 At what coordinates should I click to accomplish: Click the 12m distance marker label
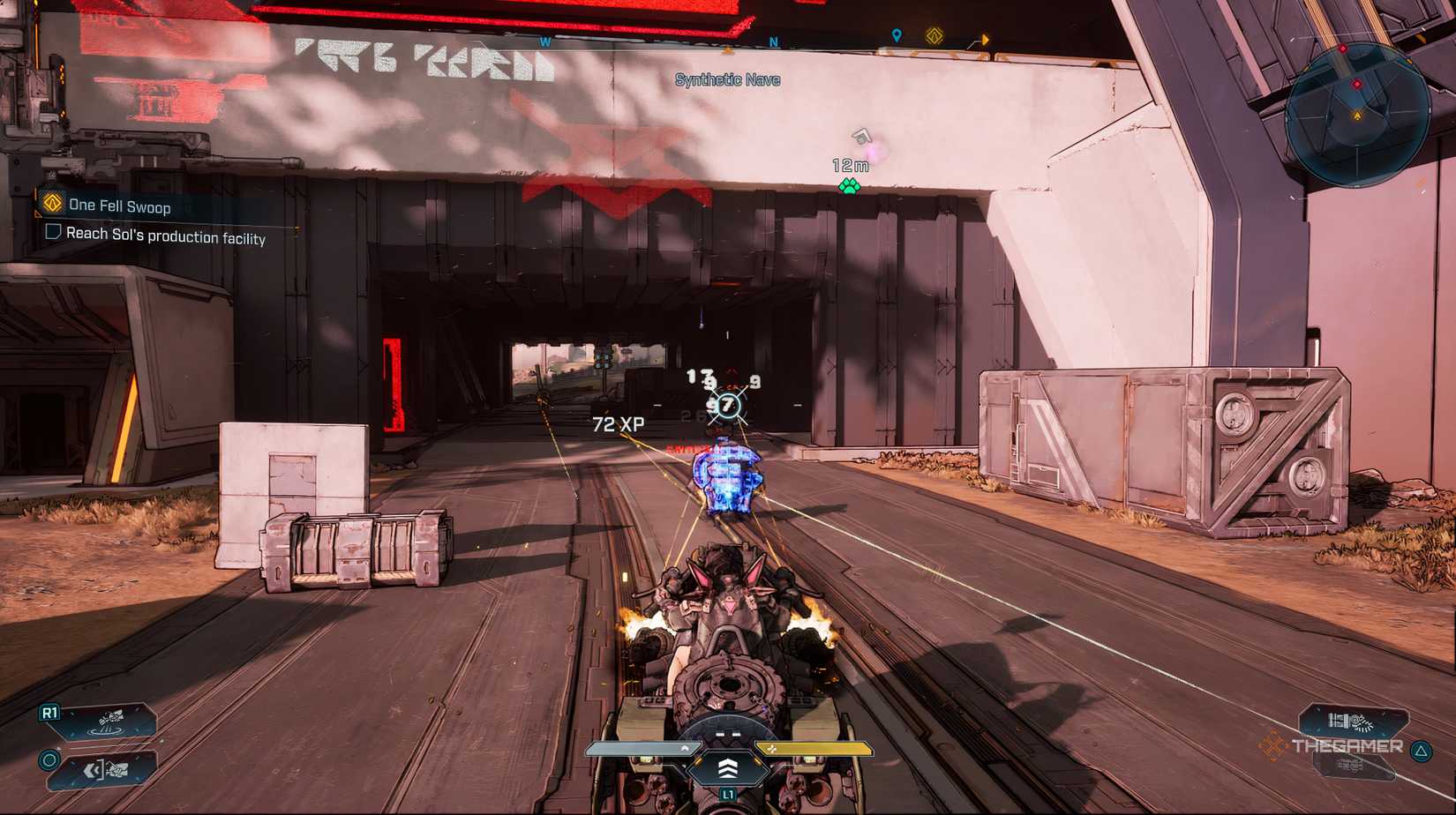click(849, 165)
